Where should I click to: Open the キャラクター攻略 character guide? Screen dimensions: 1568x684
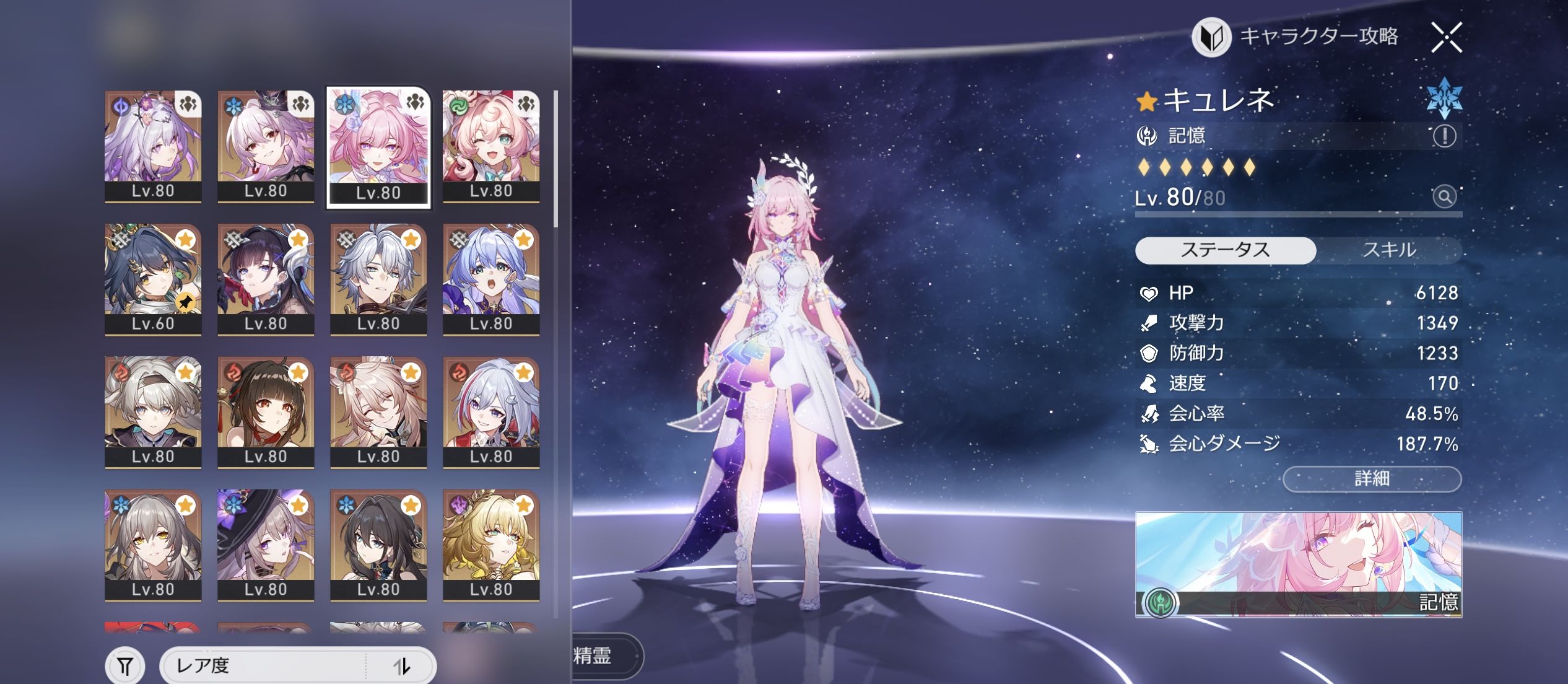click(x=1297, y=37)
